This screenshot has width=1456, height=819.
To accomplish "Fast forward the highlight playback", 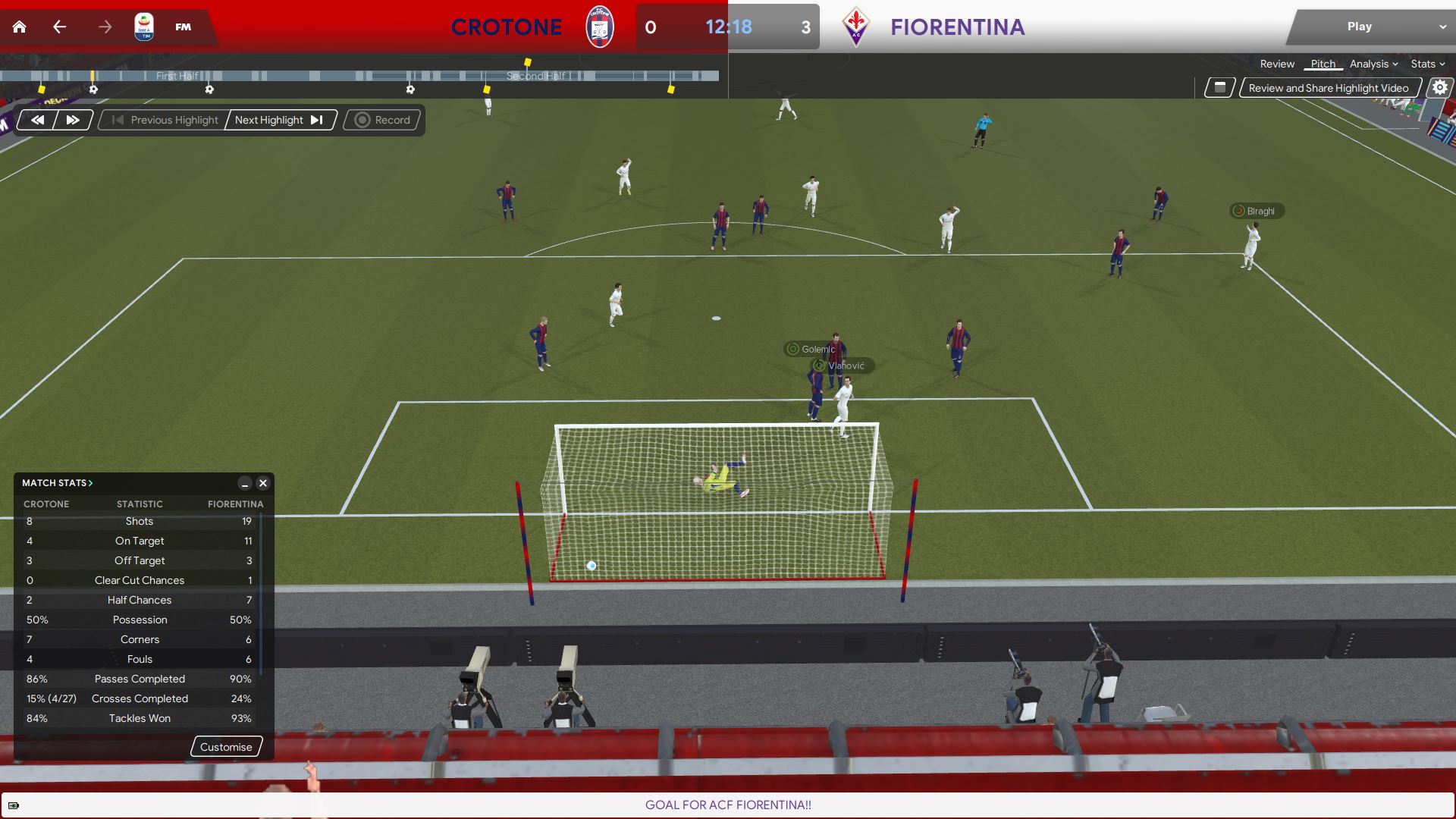I will click(73, 120).
